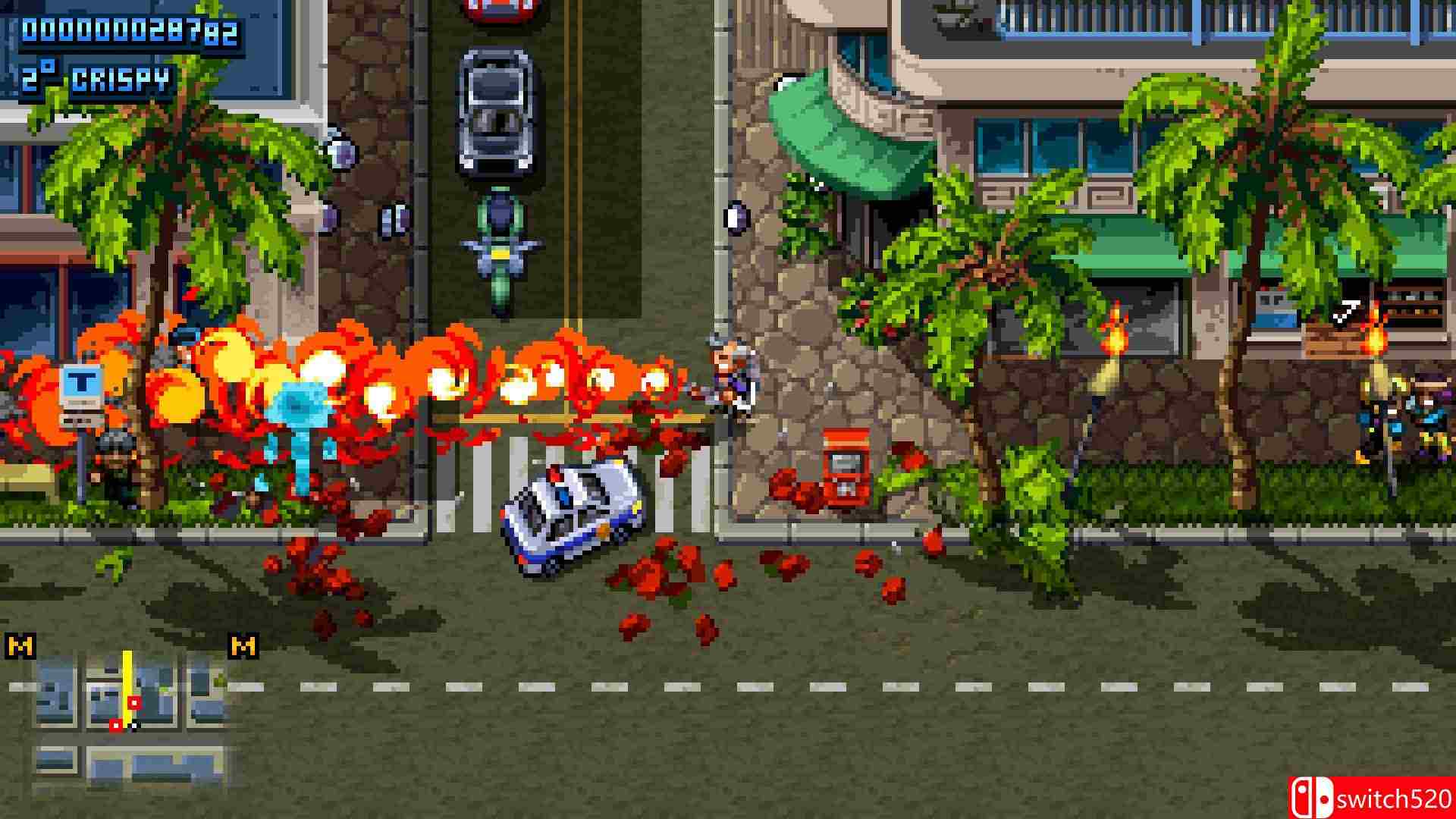
Task: Toggle the red enemy marker on the minimap
Action: pyautogui.click(x=133, y=702)
